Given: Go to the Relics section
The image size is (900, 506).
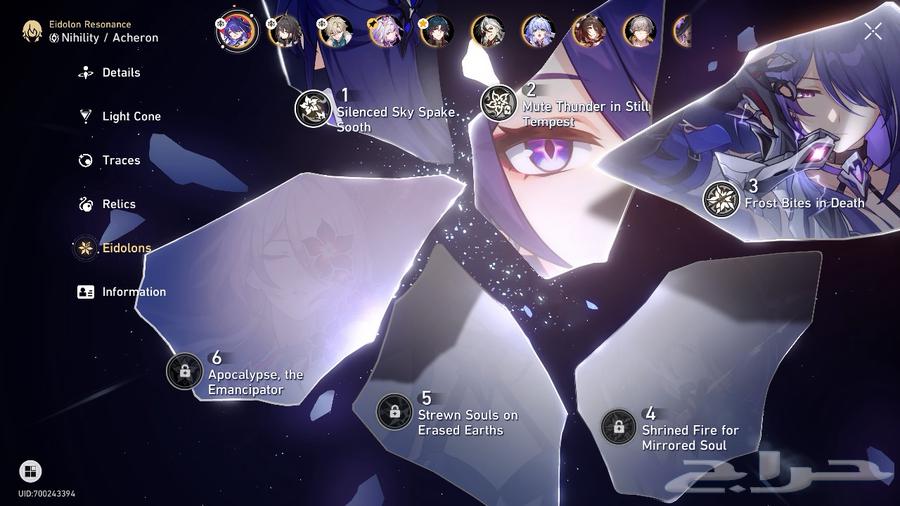Looking at the screenshot, I should pos(118,204).
